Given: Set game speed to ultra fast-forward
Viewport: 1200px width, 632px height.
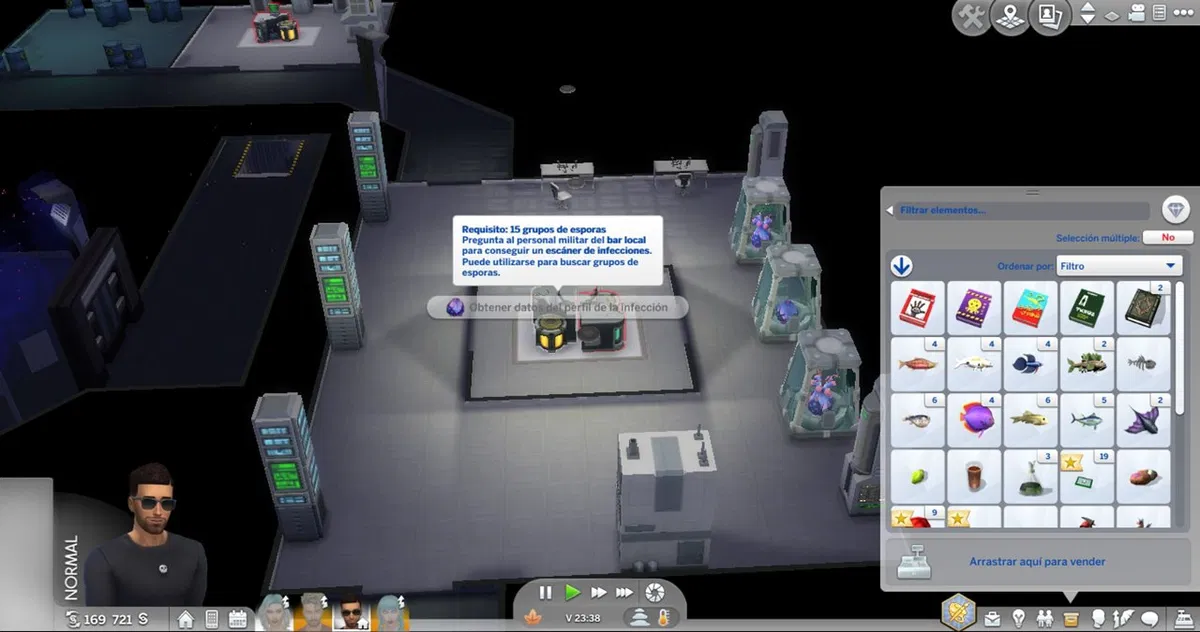Looking at the screenshot, I should click(x=624, y=592).
